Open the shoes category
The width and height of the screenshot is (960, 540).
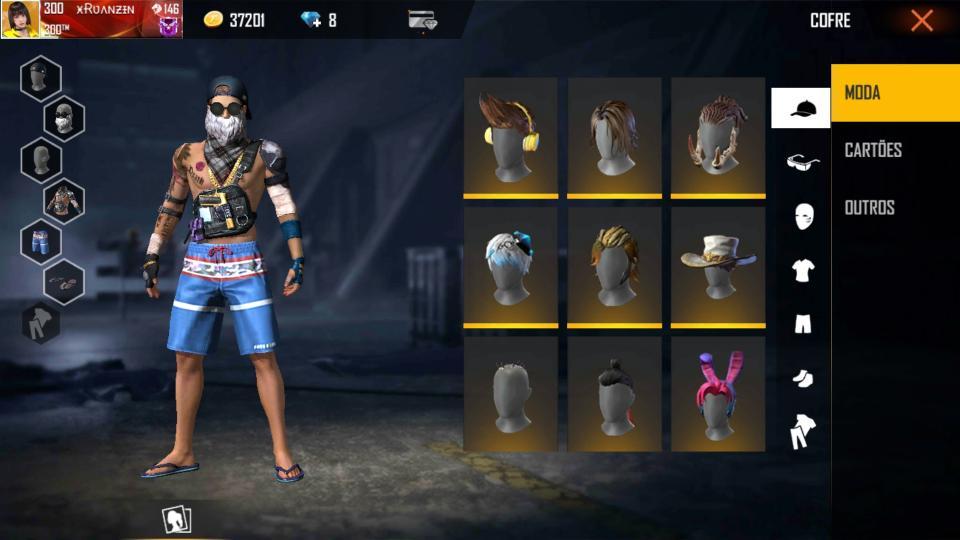tap(802, 378)
